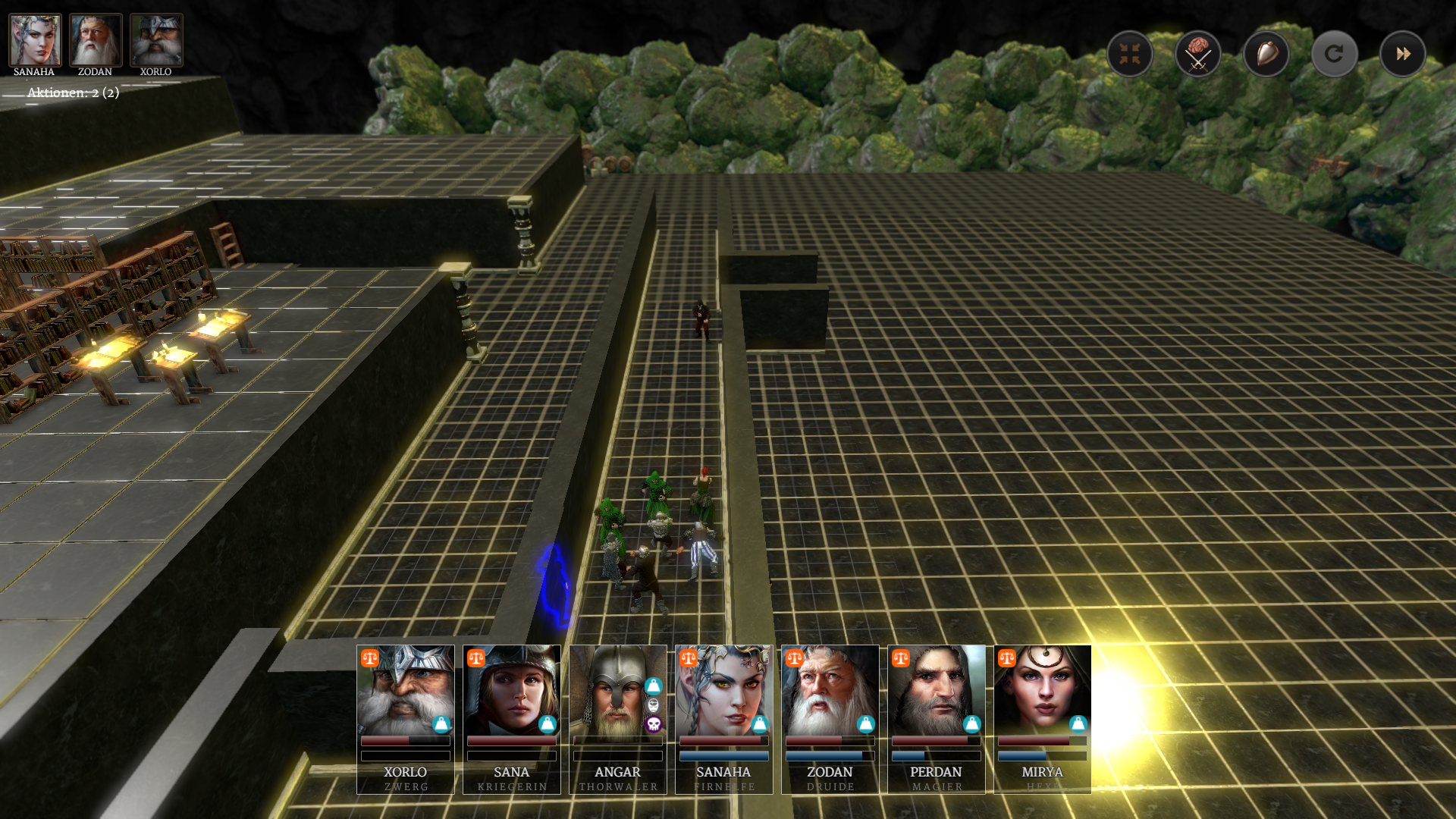The image size is (1456, 819).
Task: Click the inward arrows button
Action: point(1130,54)
